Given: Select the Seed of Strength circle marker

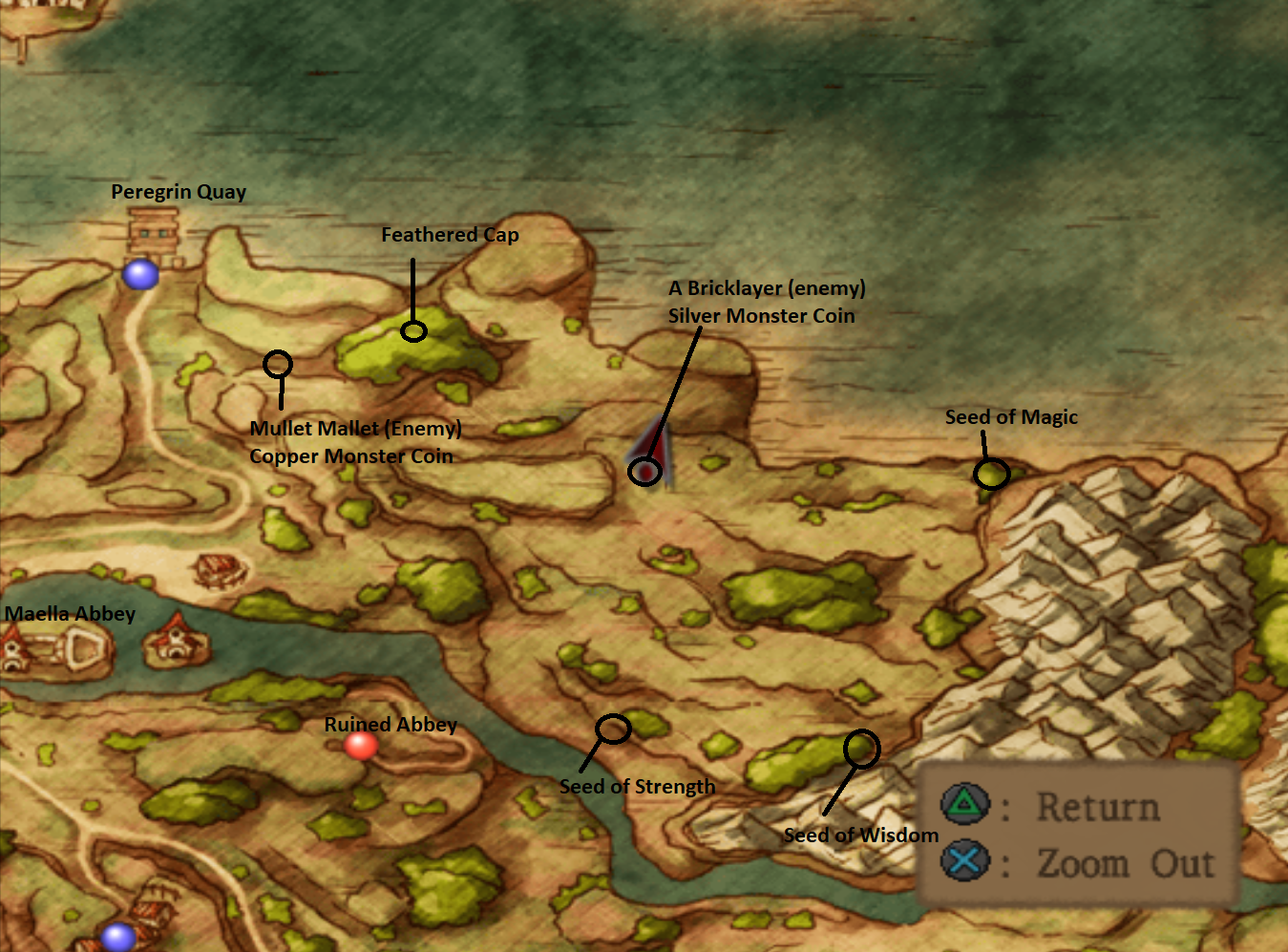Looking at the screenshot, I should (x=614, y=729).
